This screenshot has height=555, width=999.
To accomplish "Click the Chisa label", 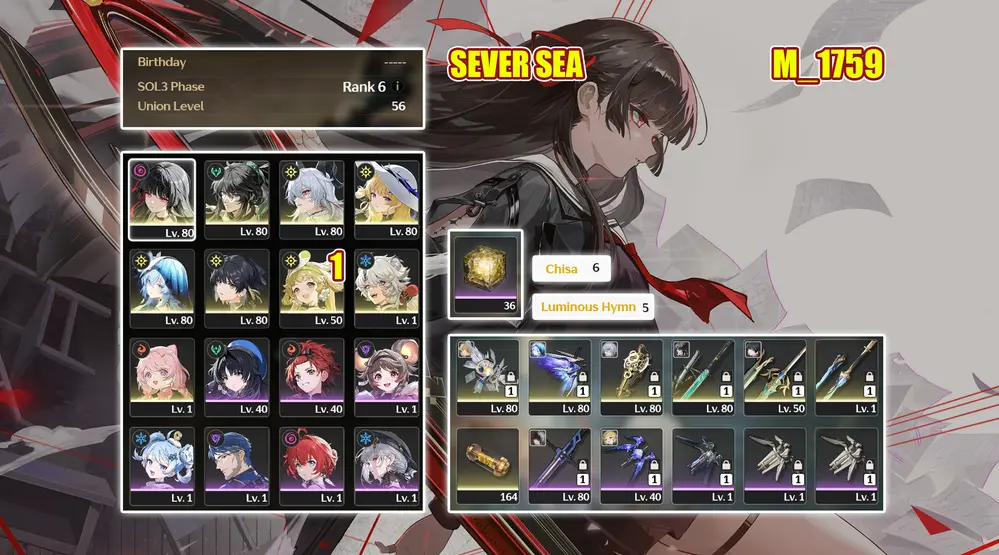I will click(x=561, y=269).
